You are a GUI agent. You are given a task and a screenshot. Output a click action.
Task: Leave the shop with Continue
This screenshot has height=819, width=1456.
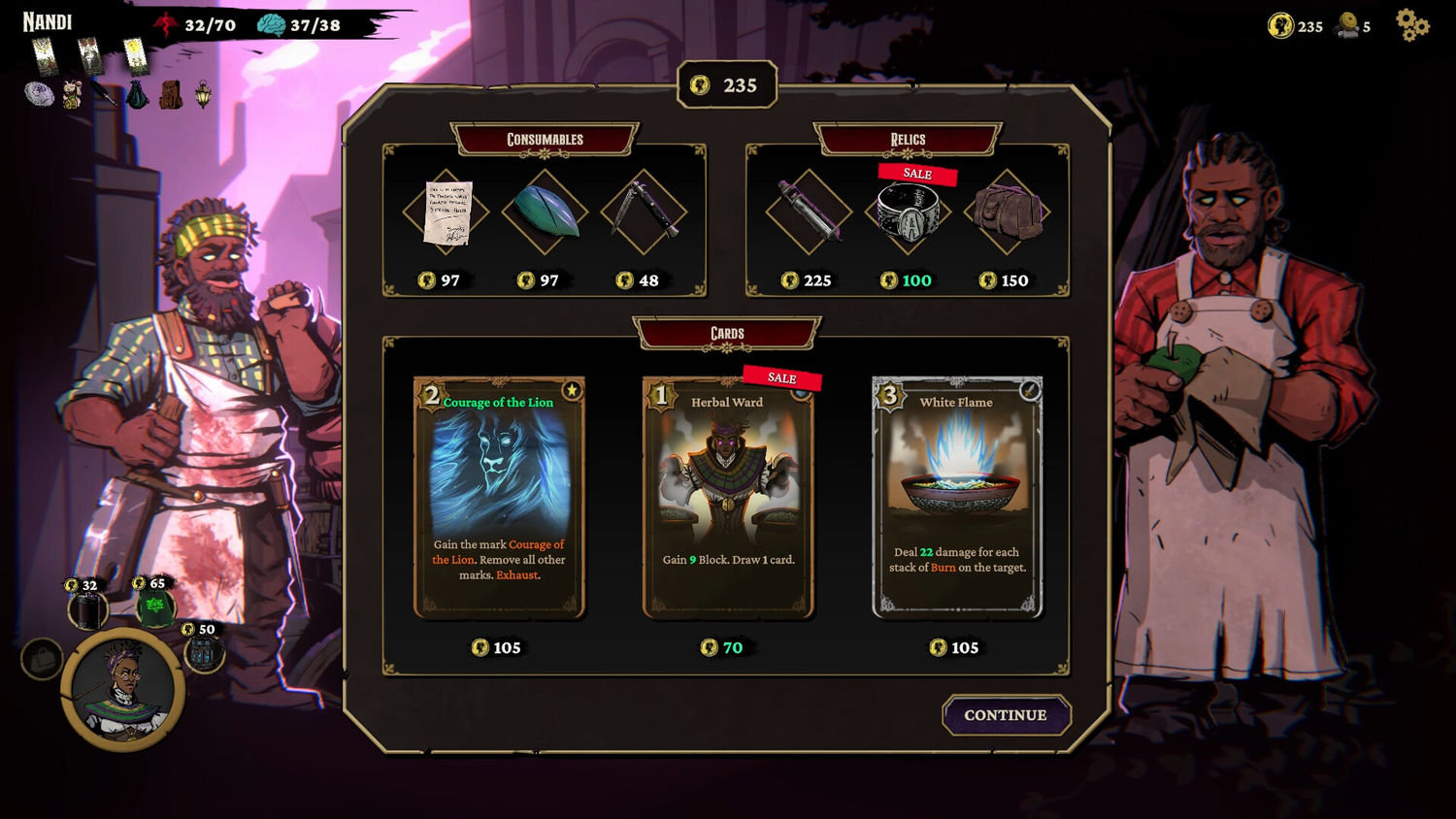1006,715
